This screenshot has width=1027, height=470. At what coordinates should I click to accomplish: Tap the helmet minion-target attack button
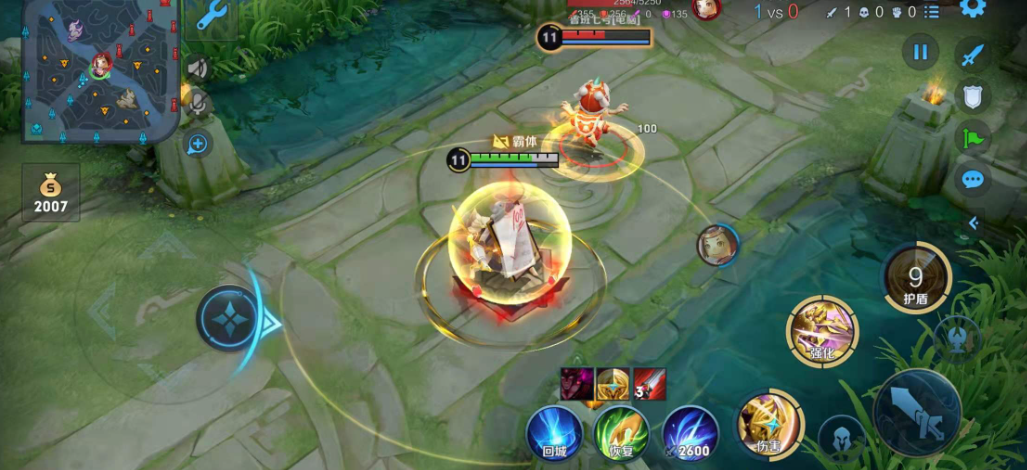pos(841,436)
